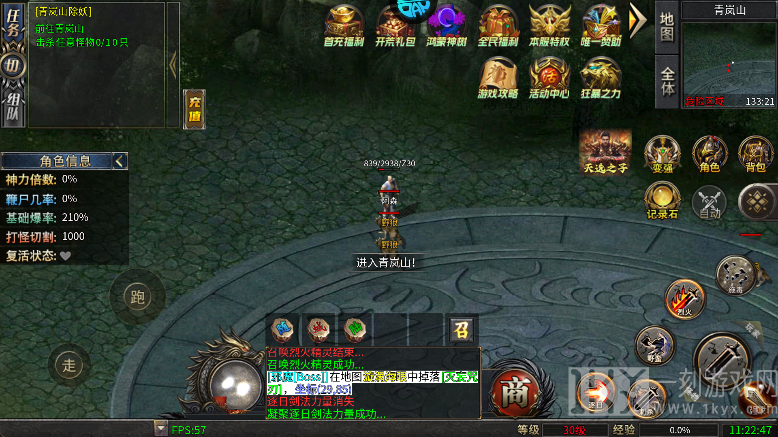This screenshot has height=437, width=778.
Task: Open the 开荒礼包 gift pack
Action: pos(446,24)
